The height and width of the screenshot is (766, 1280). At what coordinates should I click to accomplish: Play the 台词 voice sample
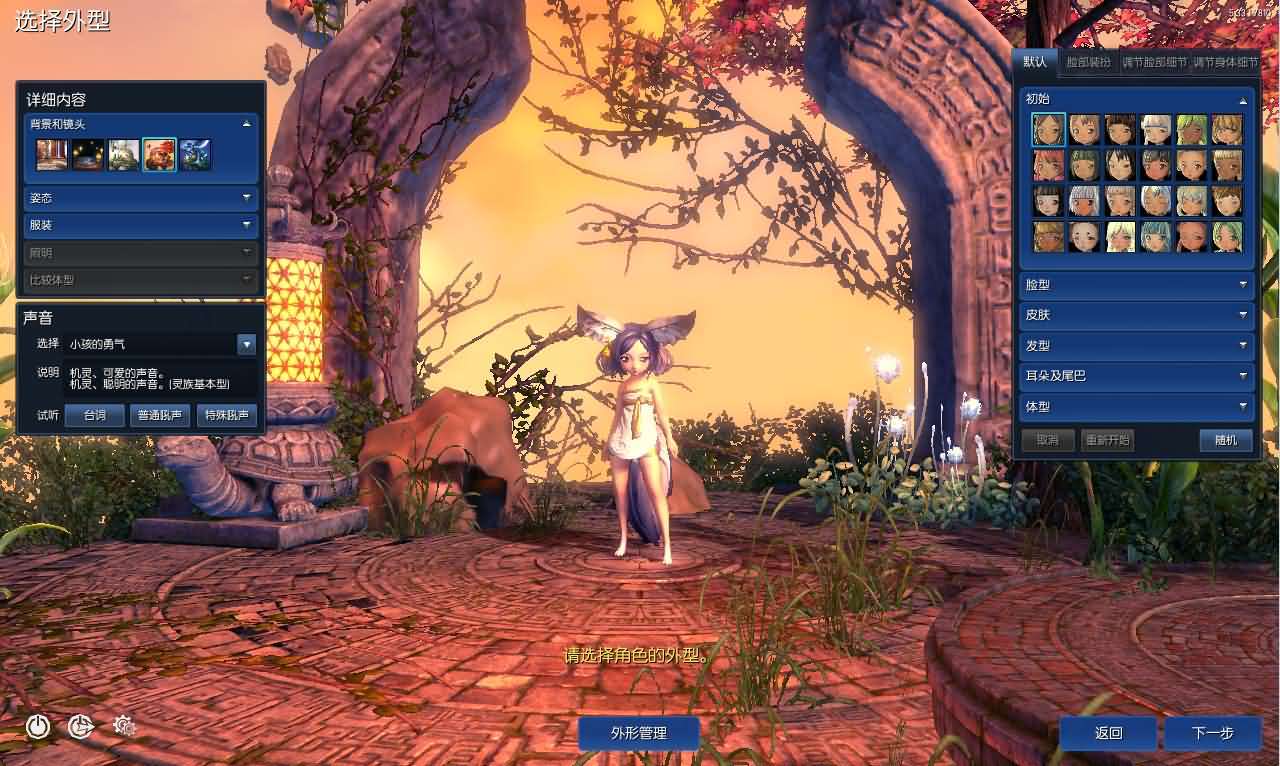coord(94,415)
